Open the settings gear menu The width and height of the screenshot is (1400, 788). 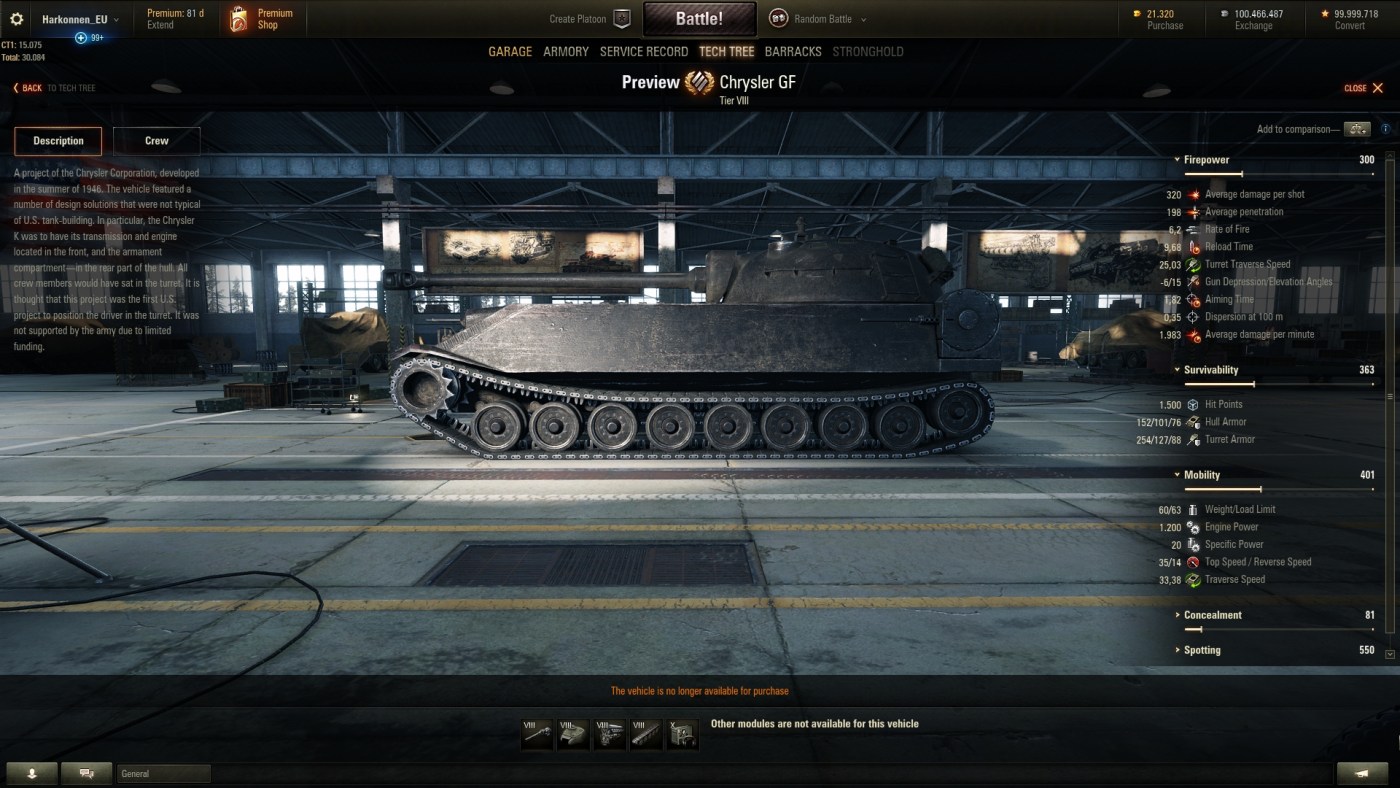coord(16,19)
